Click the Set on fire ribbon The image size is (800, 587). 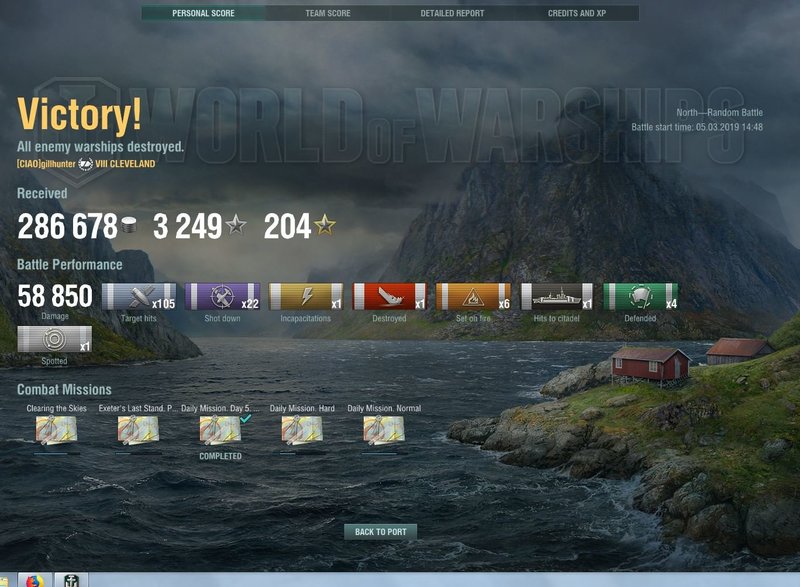pos(473,297)
